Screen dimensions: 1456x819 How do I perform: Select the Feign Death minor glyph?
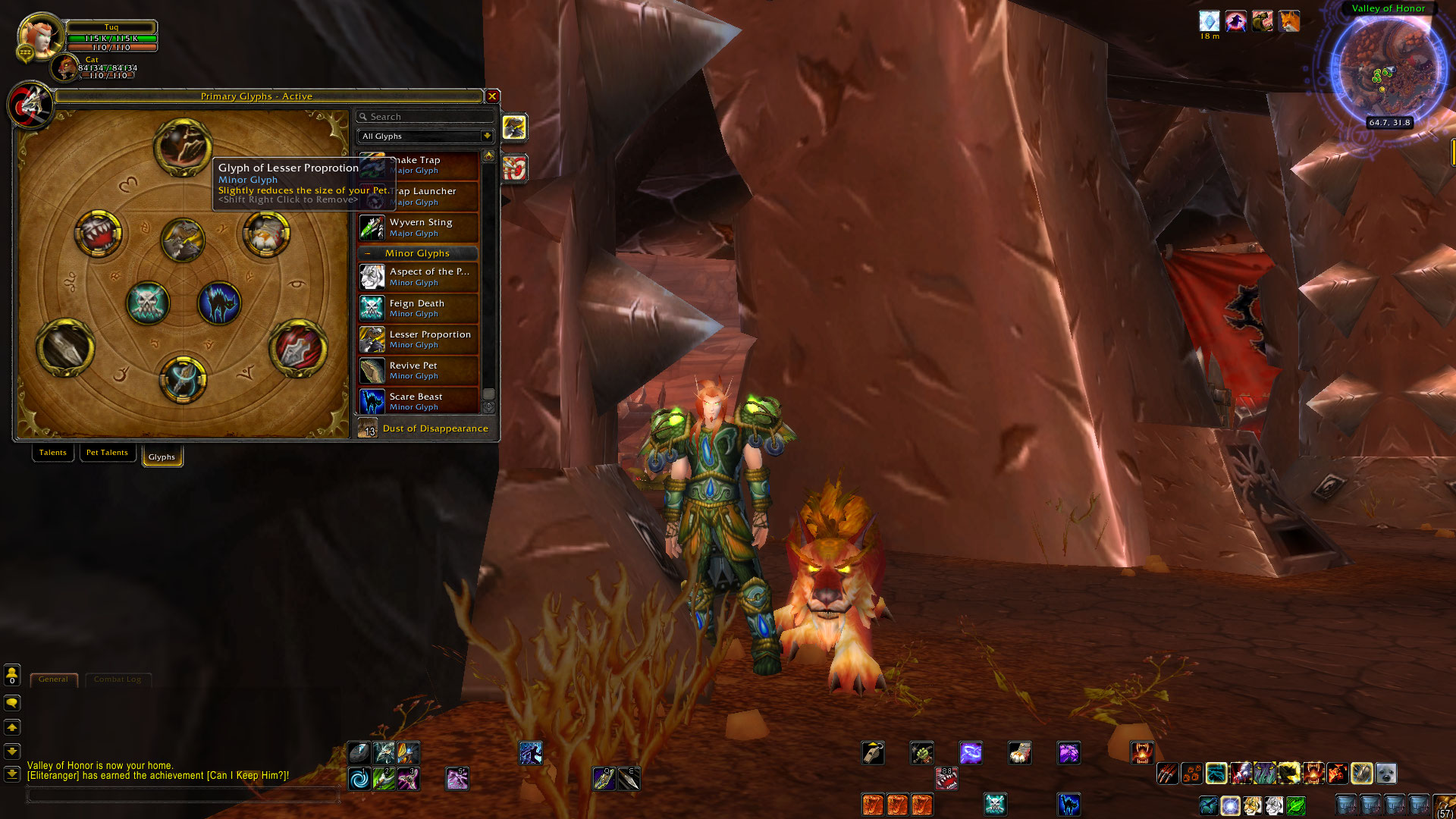coord(372,308)
